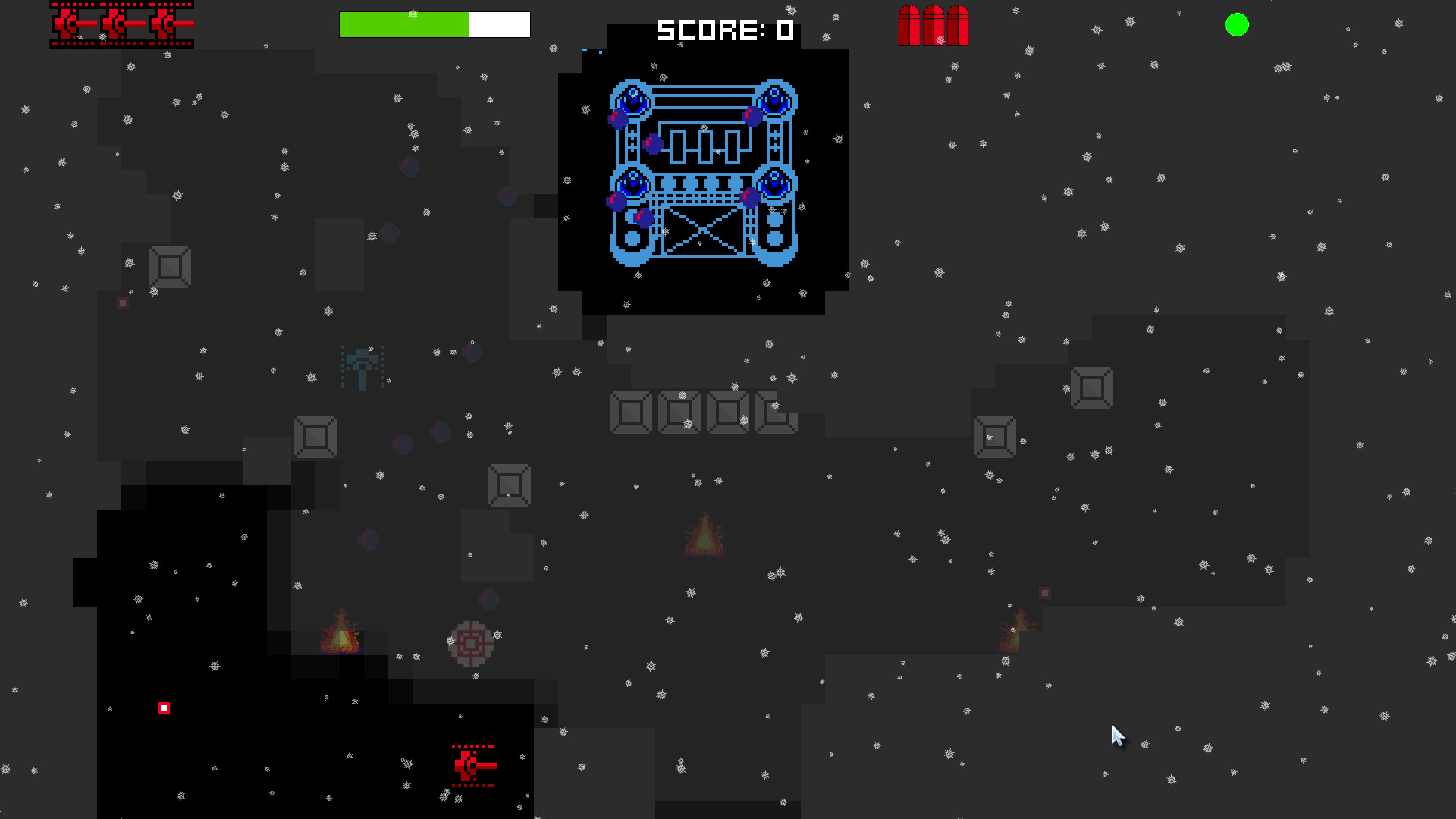Click the small red pickup square on the left
This screenshot has height=819, width=1456.
pyautogui.click(x=123, y=303)
